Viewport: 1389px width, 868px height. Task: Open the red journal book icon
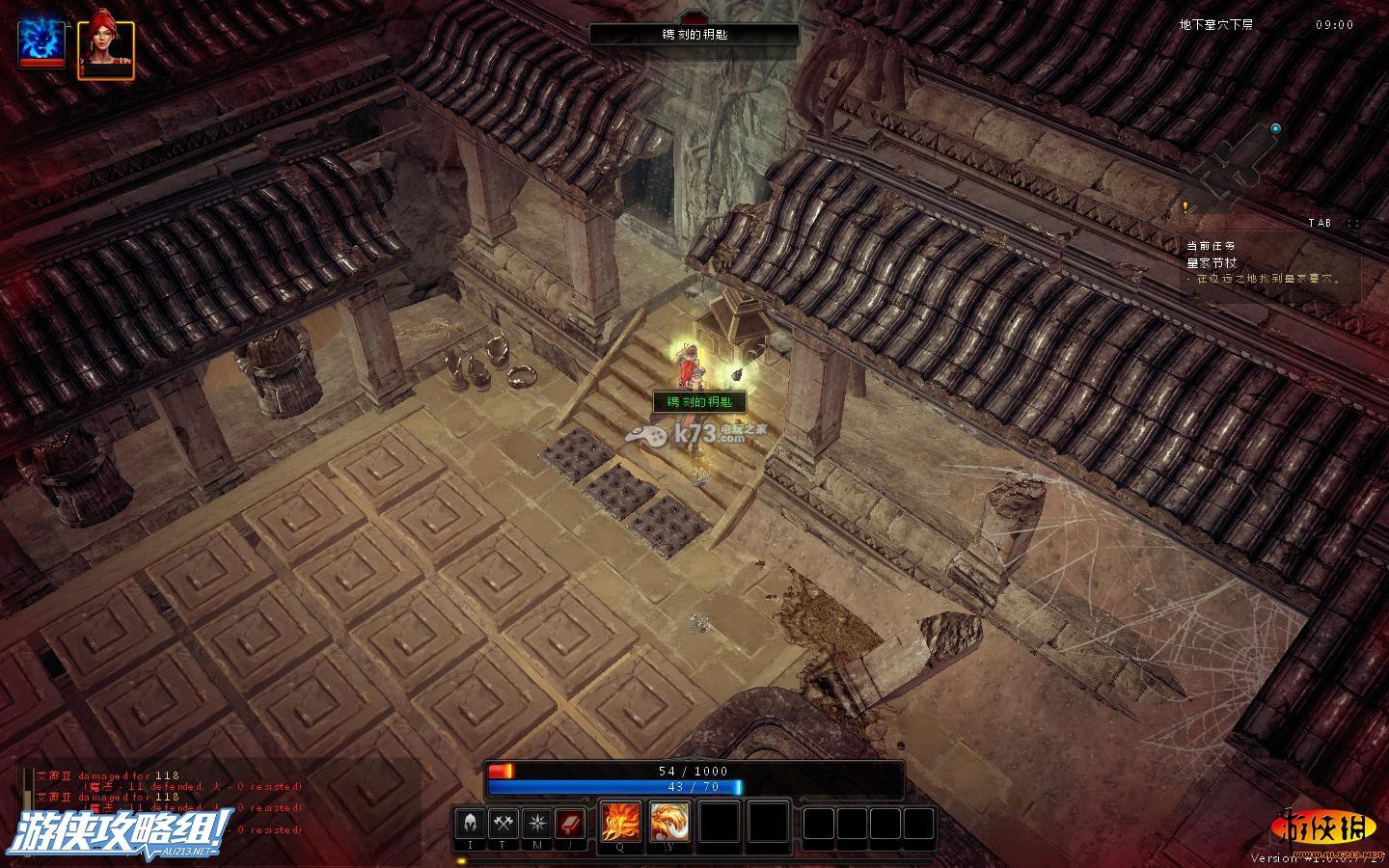(x=570, y=825)
